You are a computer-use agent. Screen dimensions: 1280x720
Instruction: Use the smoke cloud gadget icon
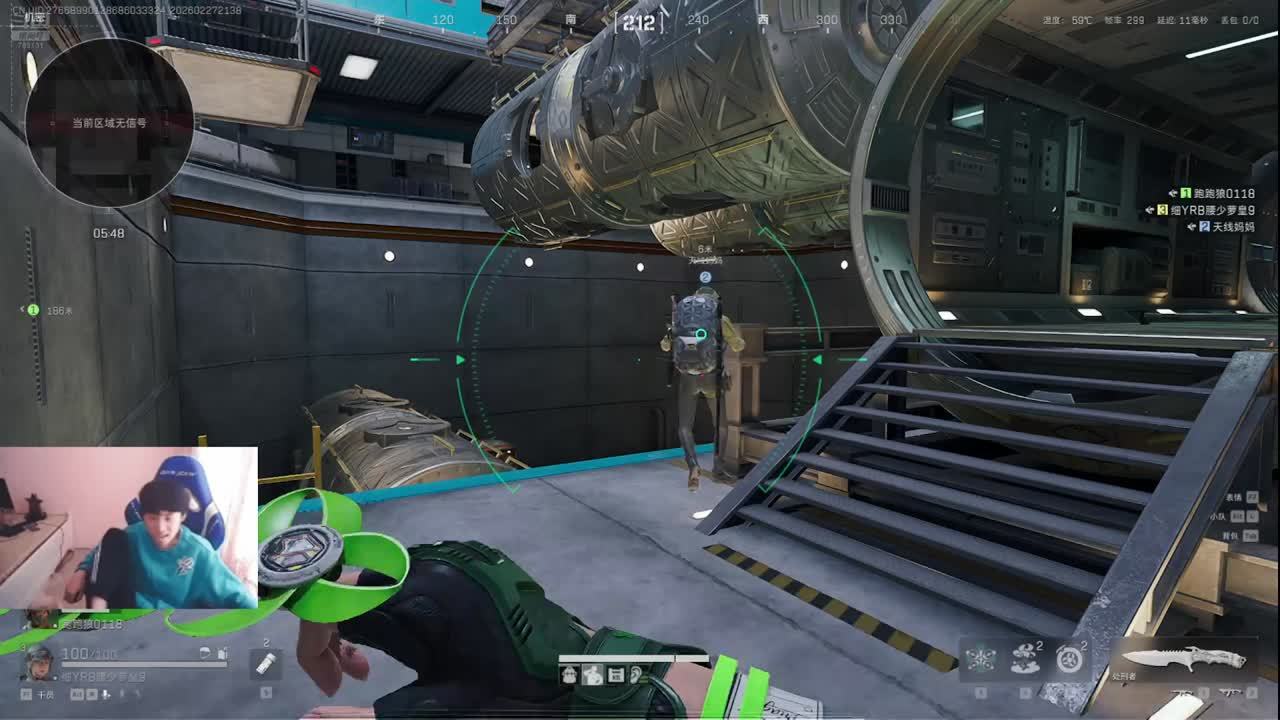coord(1024,659)
